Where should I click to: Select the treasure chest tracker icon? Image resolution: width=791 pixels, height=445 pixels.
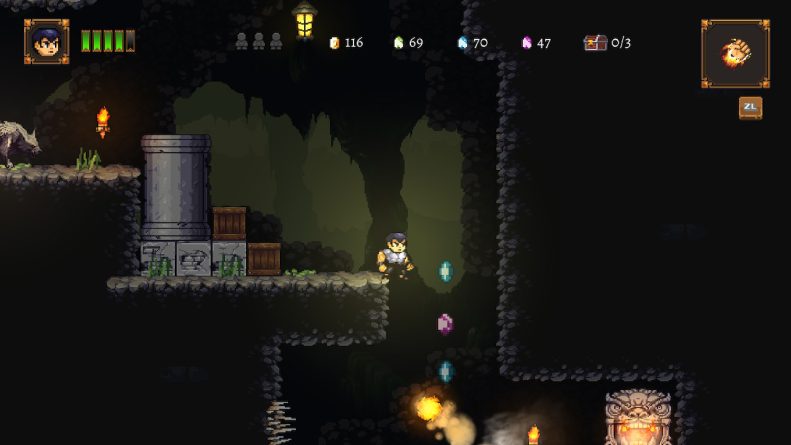pyautogui.click(x=595, y=43)
